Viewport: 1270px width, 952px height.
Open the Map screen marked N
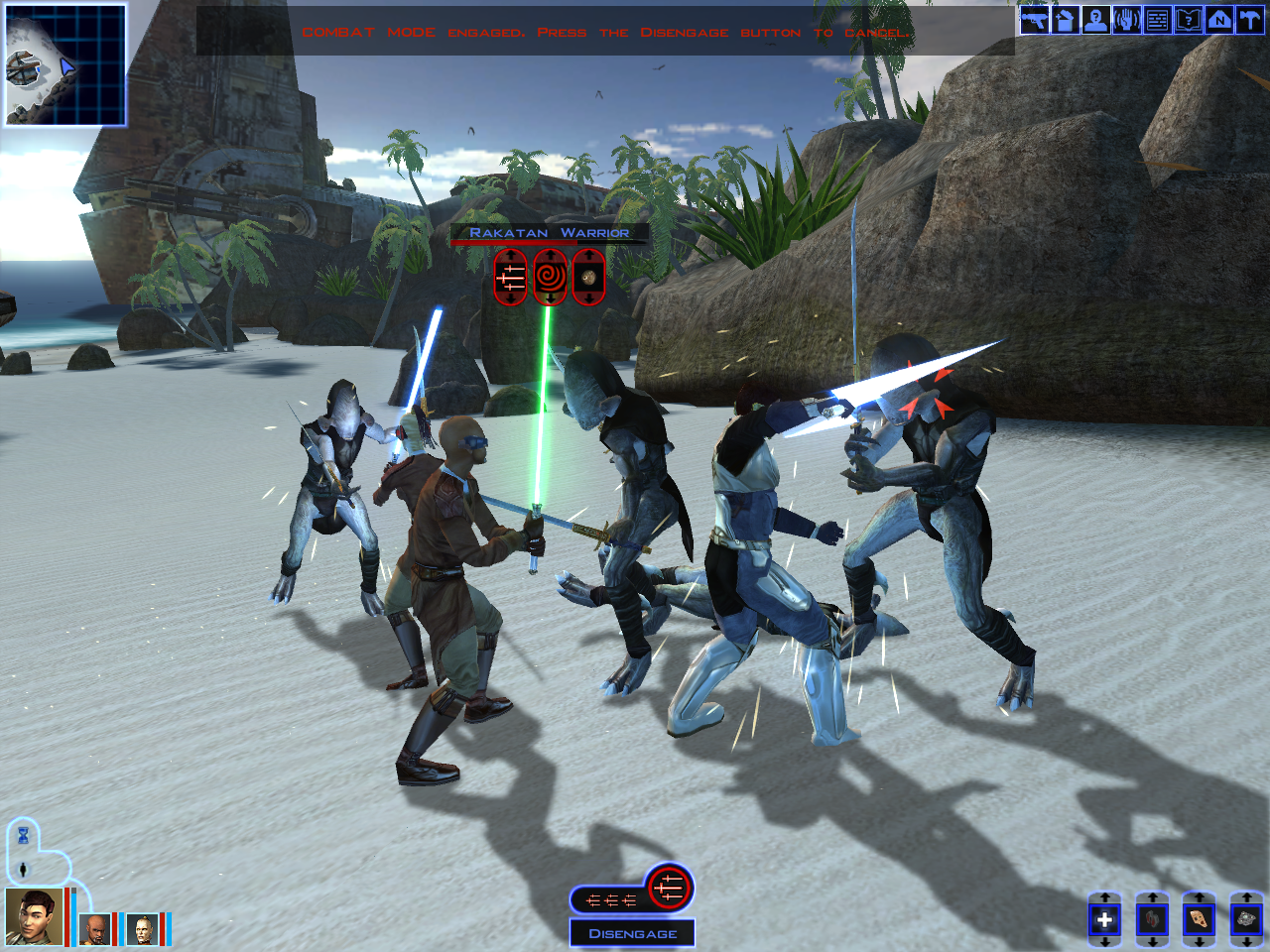click(x=1218, y=20)
